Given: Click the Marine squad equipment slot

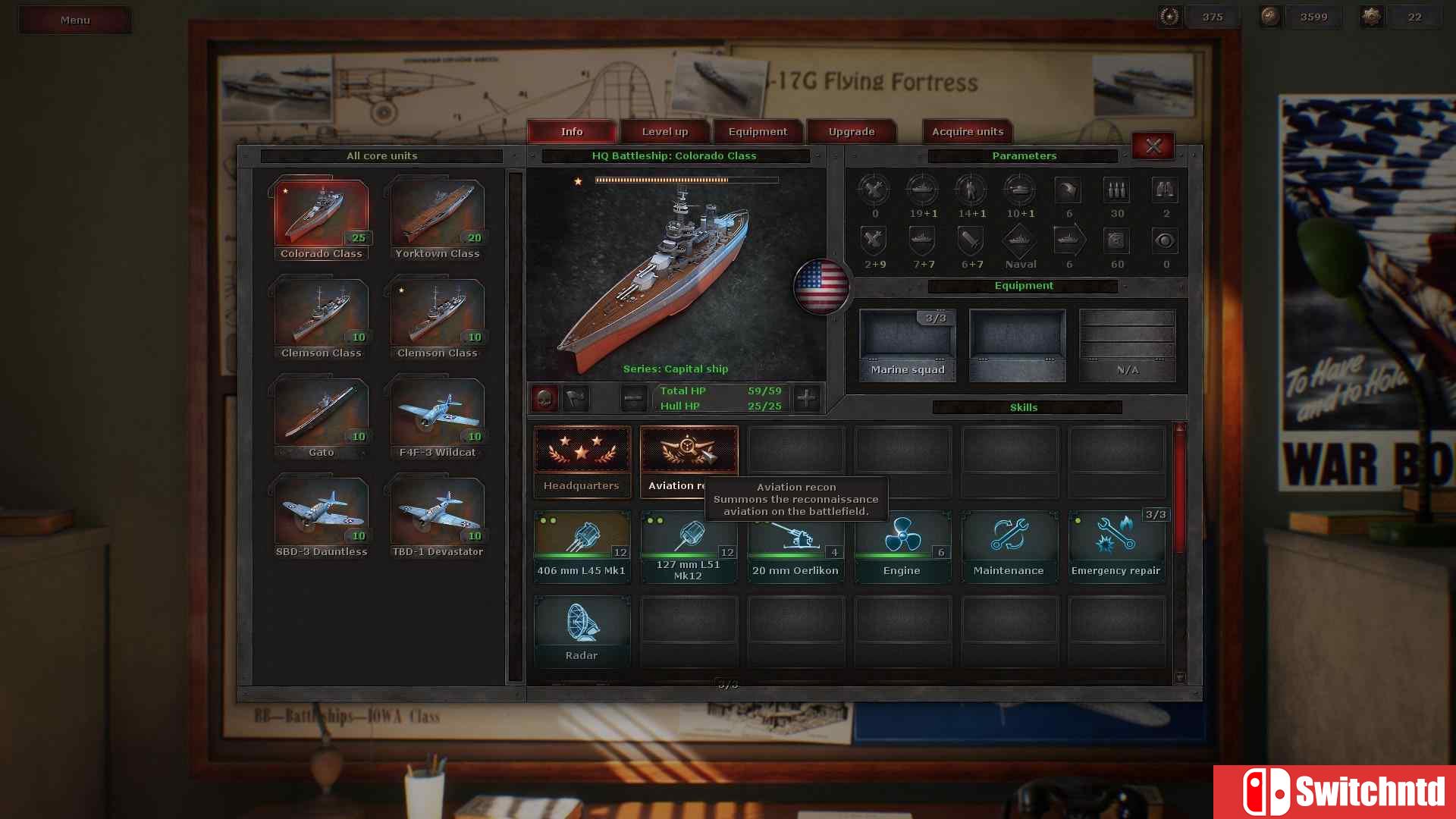Looking at the screenshot, I should click(907, 344).
